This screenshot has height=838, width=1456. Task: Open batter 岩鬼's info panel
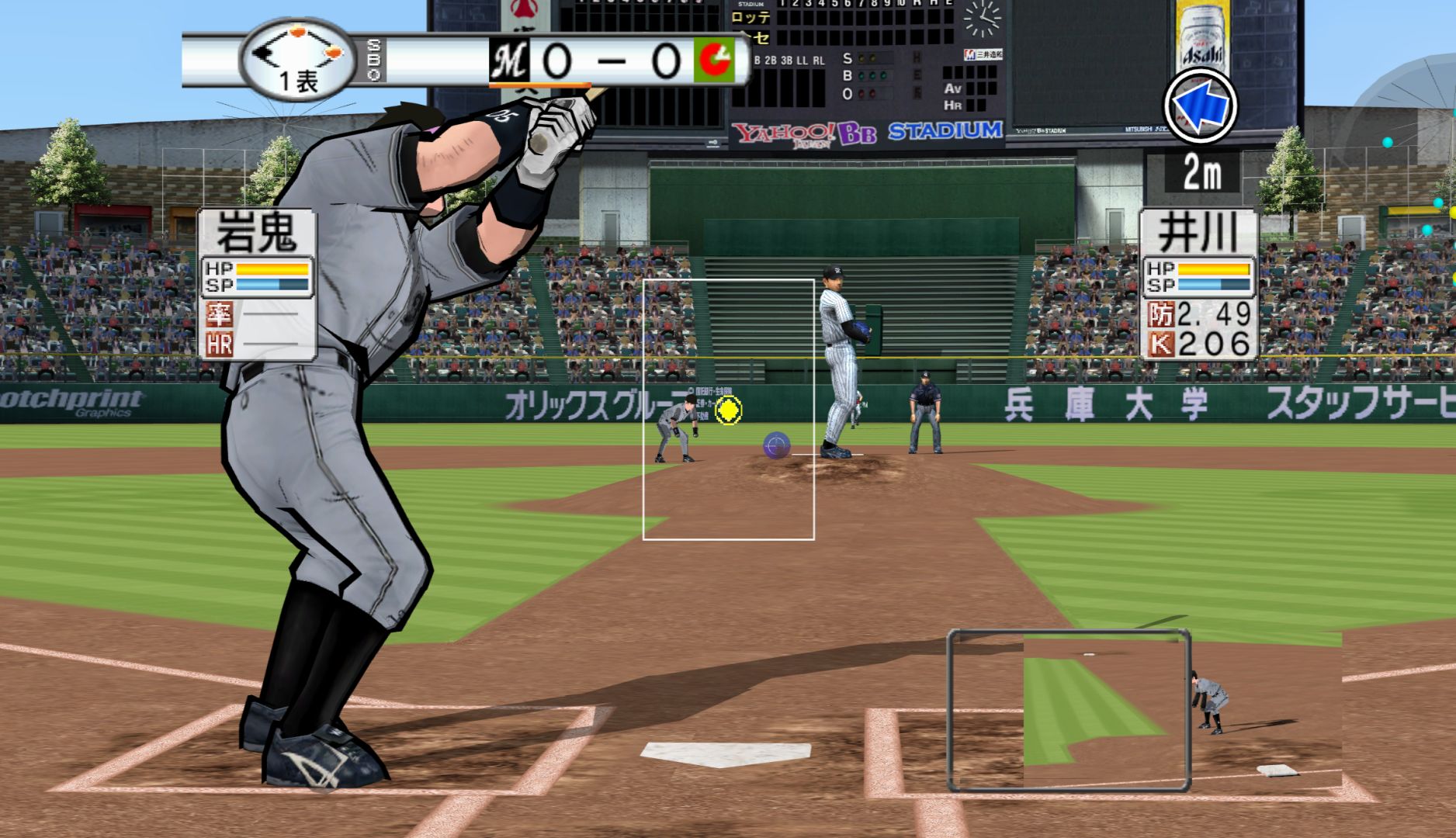point(257,284)
